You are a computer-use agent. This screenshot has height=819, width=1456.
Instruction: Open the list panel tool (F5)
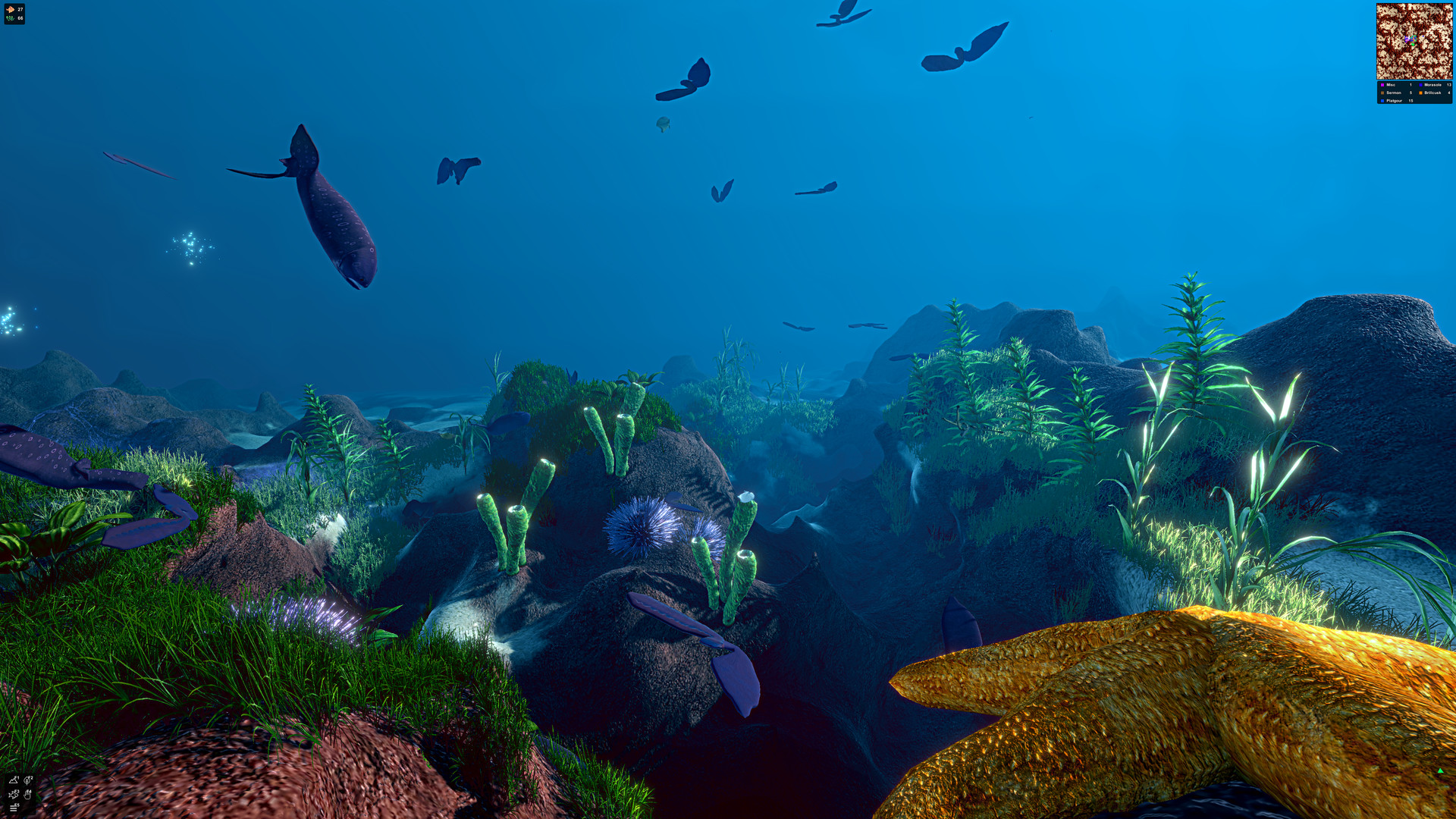pyautogui.click(x=13, y=808)
